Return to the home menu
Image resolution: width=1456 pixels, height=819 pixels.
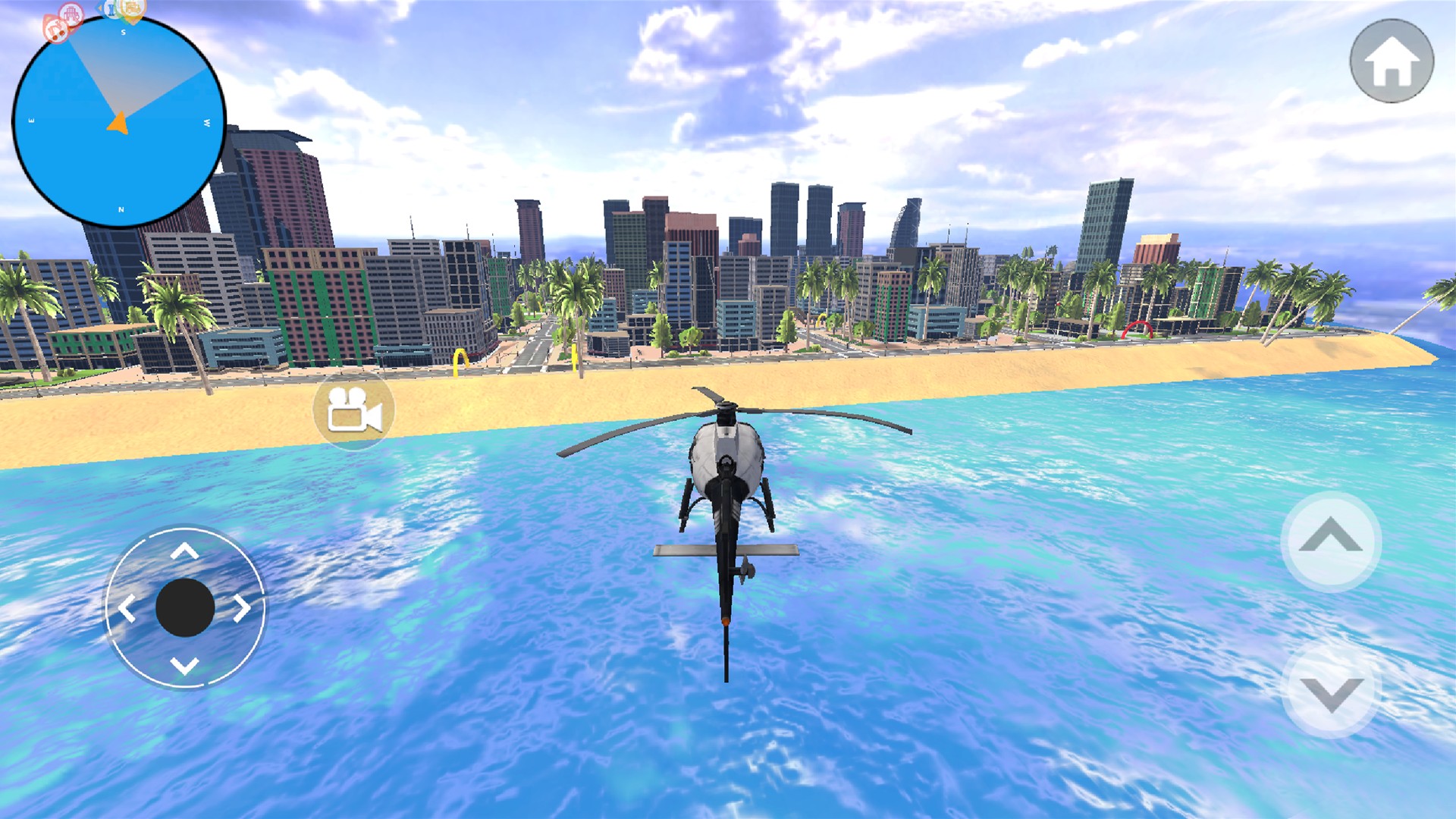1391,61
